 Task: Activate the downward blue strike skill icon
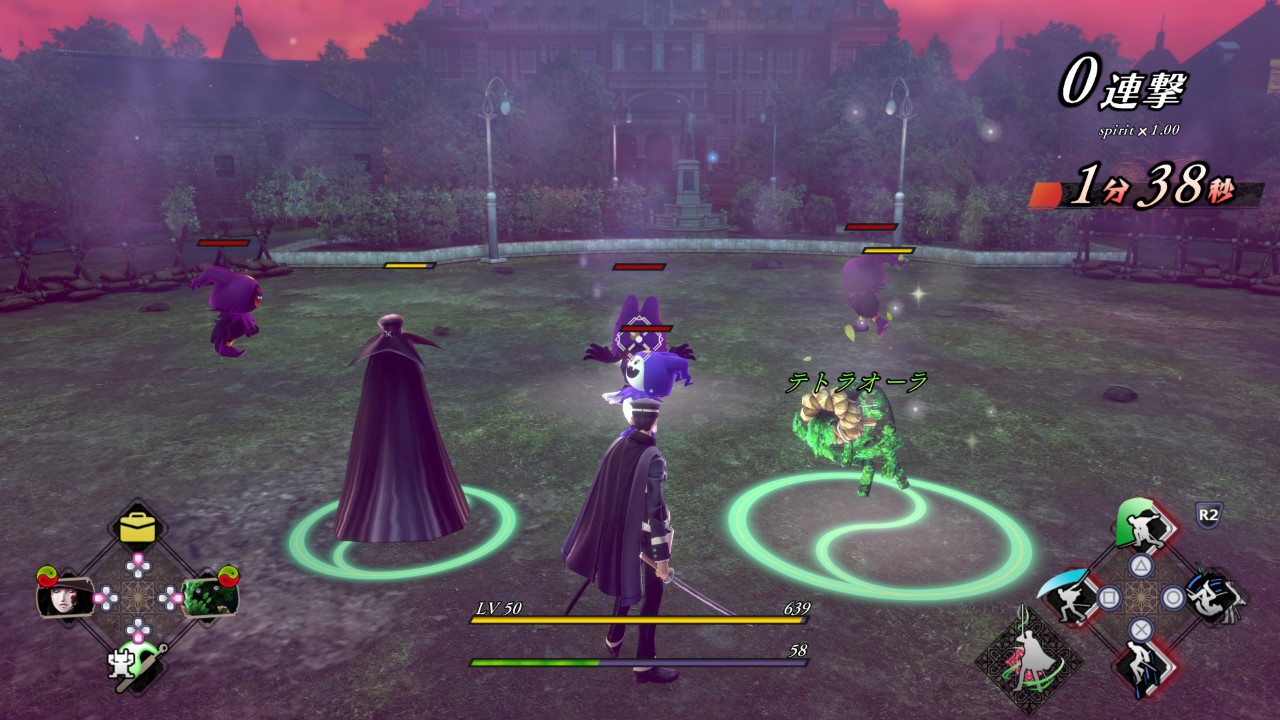1140,667
